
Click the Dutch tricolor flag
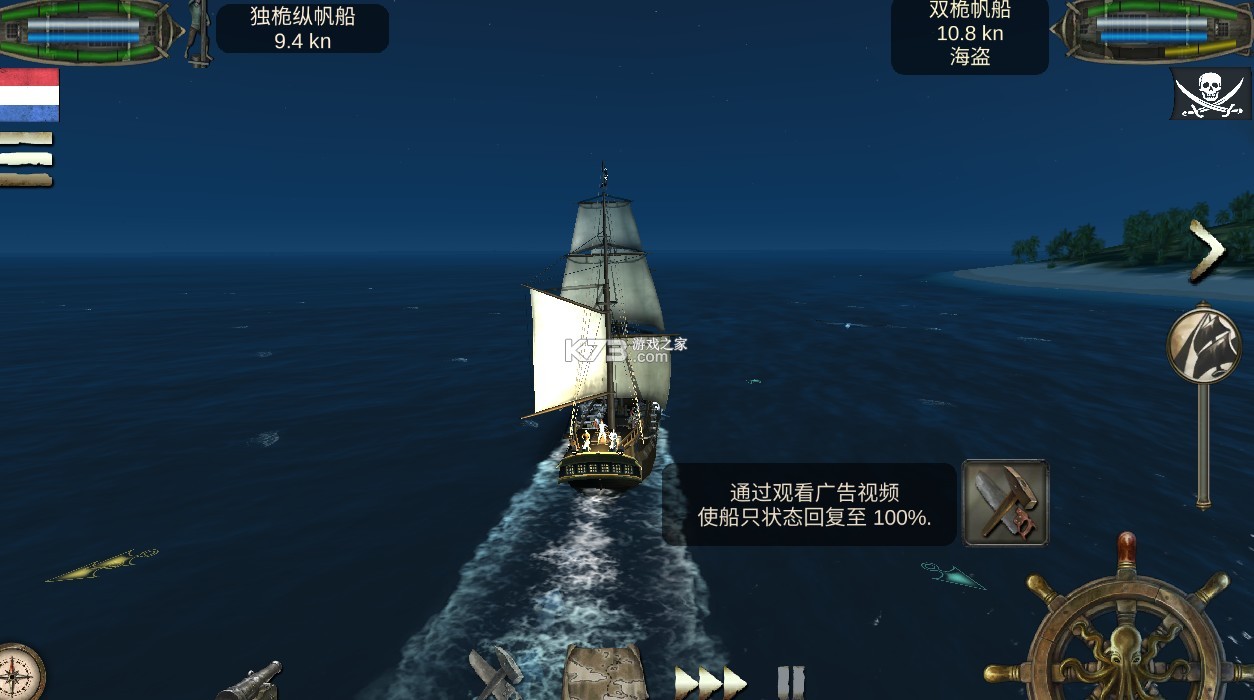(30, 95)
